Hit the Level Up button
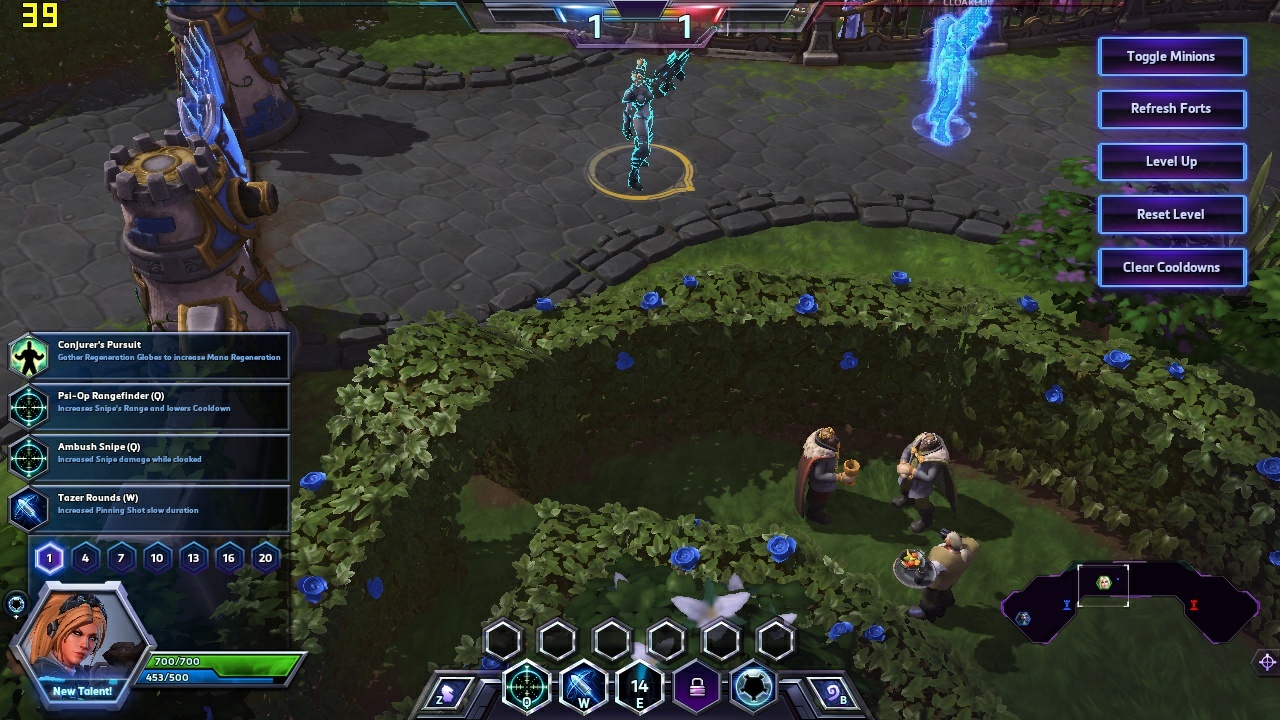 pos(1171,162)
